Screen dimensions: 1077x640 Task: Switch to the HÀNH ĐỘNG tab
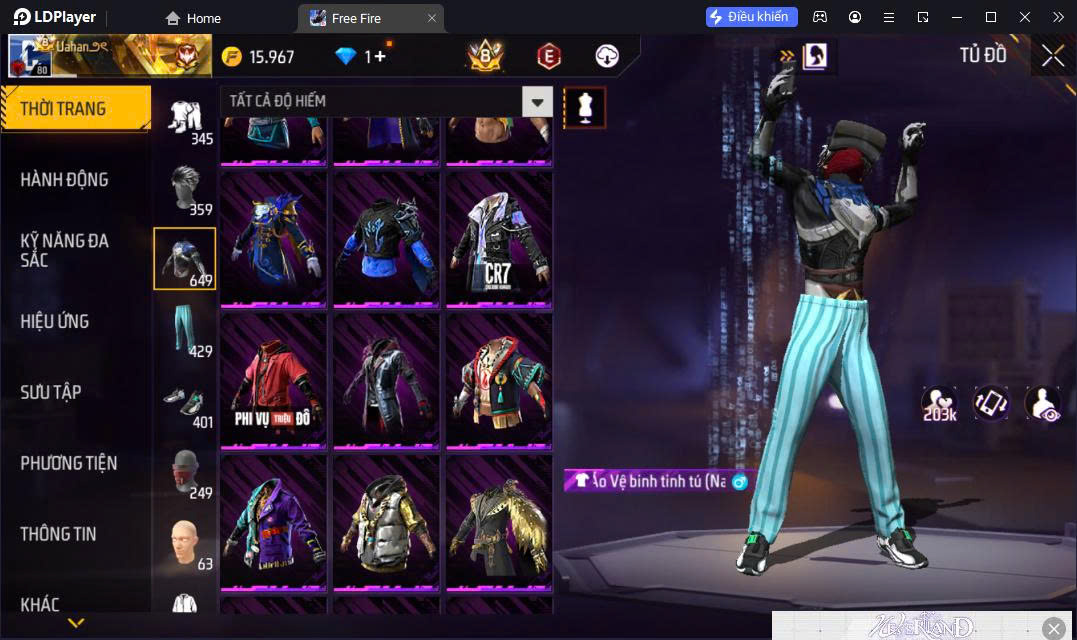(64, 180)
